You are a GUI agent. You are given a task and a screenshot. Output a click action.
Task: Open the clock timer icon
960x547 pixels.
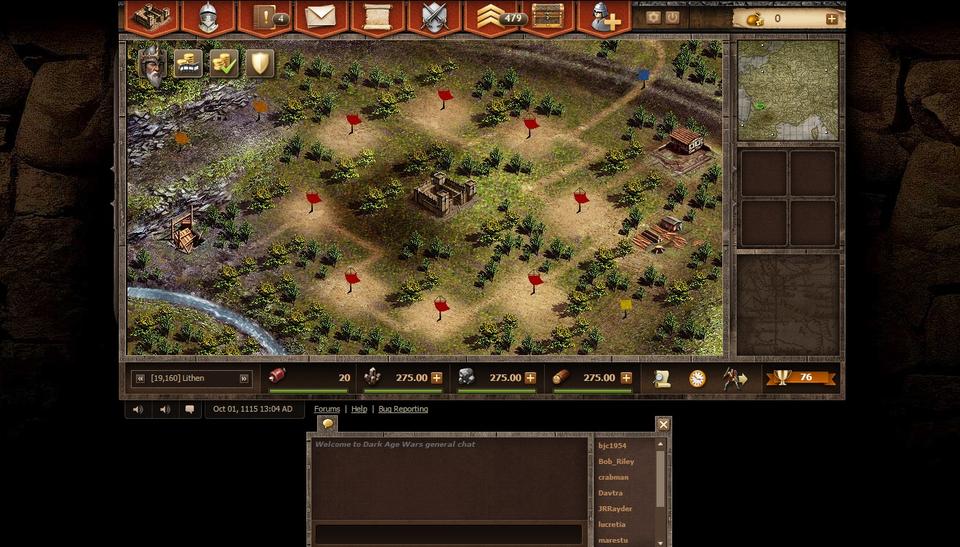(697, 378)
